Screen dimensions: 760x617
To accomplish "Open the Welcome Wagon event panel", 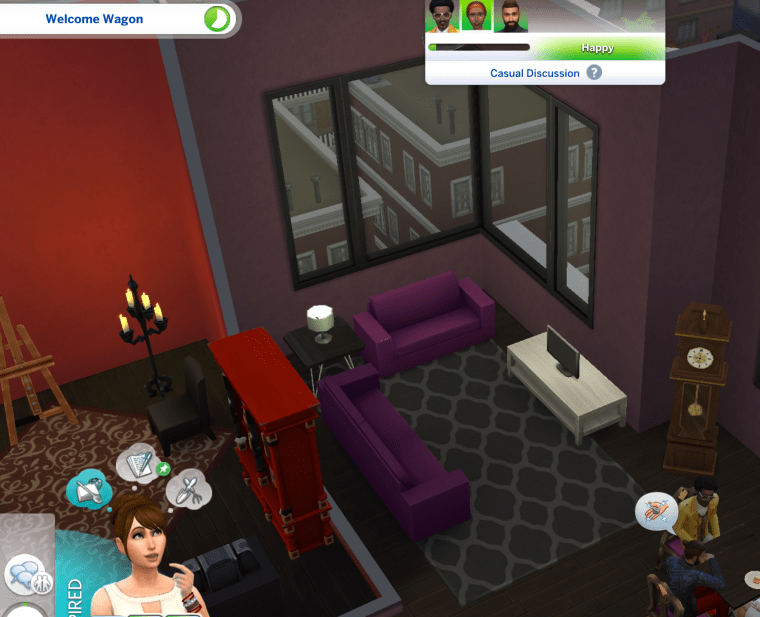I will click(95, 19).
